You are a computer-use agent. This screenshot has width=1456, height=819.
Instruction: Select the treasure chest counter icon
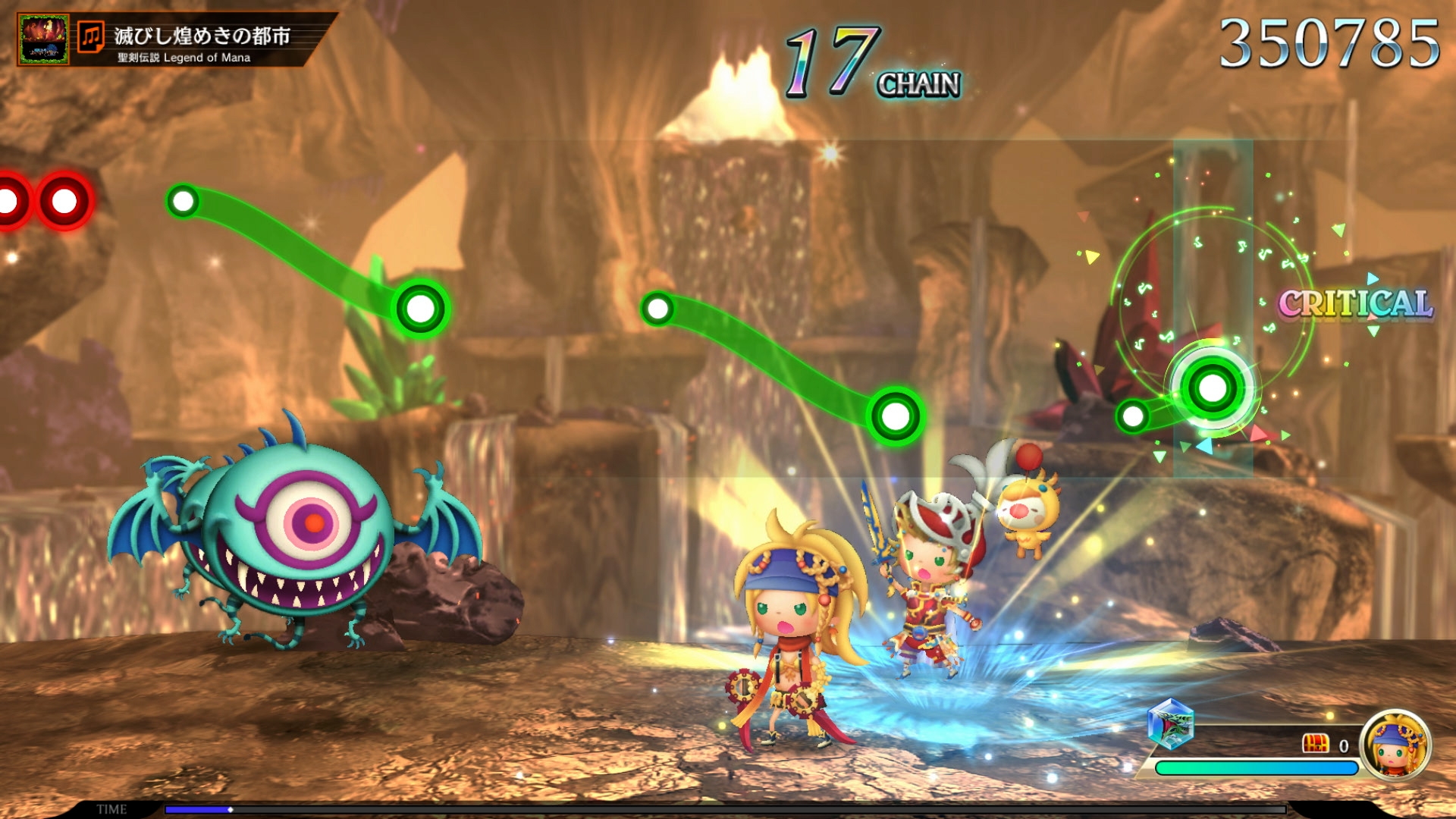click(1315, 744)
